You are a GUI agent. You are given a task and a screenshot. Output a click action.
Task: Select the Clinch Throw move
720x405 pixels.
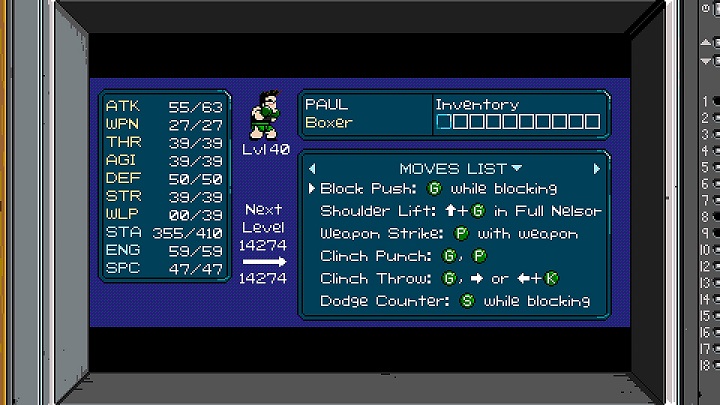point(439,278)
